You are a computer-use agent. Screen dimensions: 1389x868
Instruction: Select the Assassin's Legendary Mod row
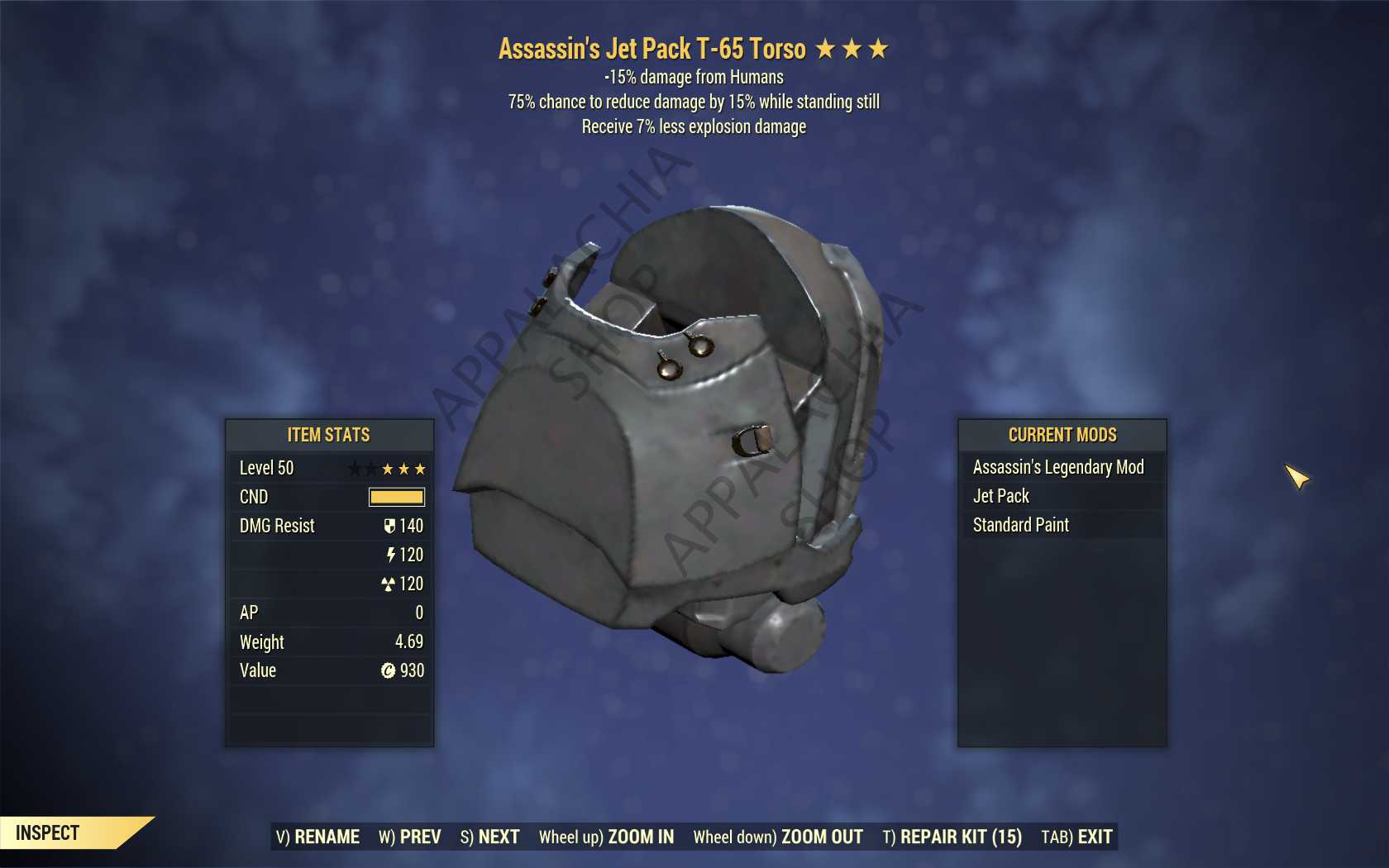[x=1062, y=467]
